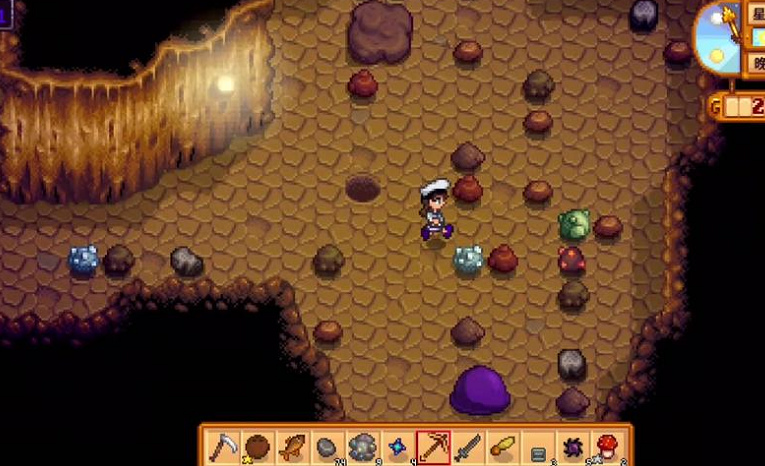Viewport: 765px width, 466px height.
Task: Choose the small grey block slot
Action: tap(539, 448)
